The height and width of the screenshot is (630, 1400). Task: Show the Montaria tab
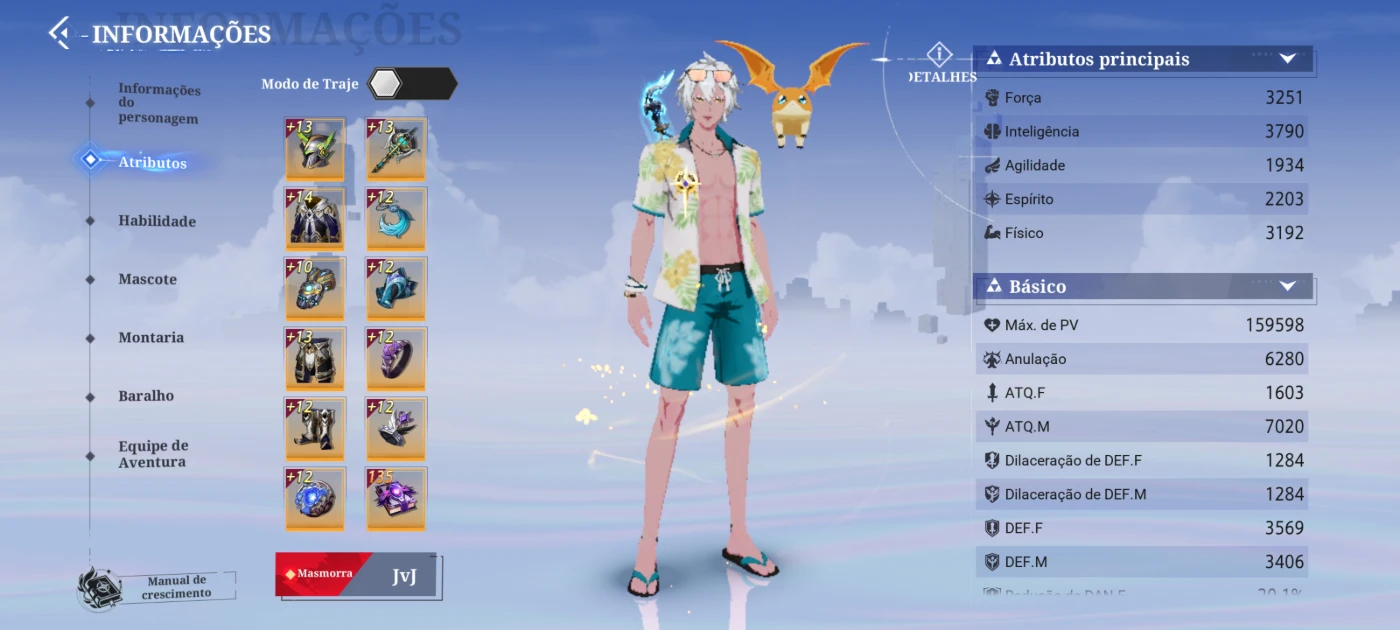pos(151,338)
